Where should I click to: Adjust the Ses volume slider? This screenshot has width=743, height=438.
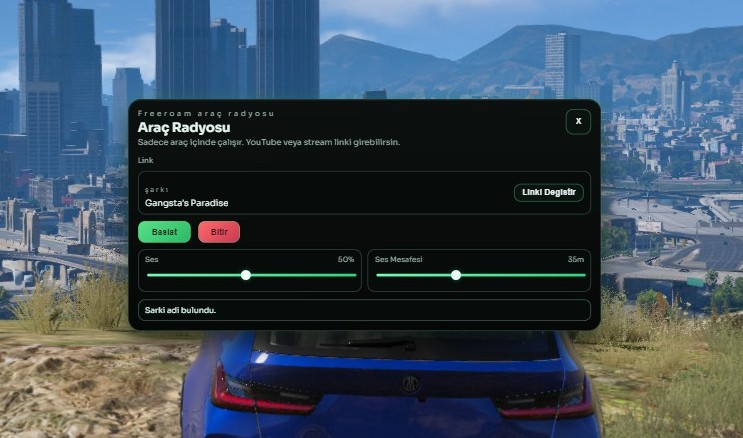pos(246,275)
